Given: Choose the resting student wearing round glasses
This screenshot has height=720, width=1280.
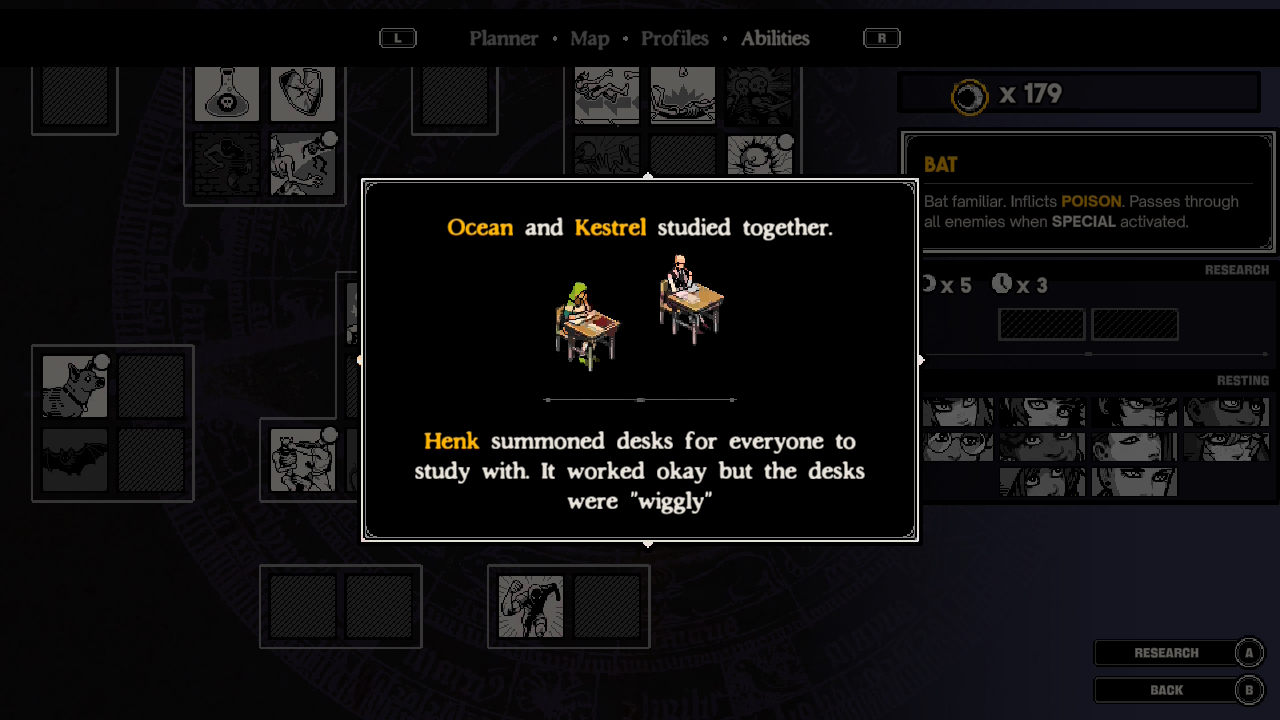Looking at the screenshot, I should click(957, 446).
